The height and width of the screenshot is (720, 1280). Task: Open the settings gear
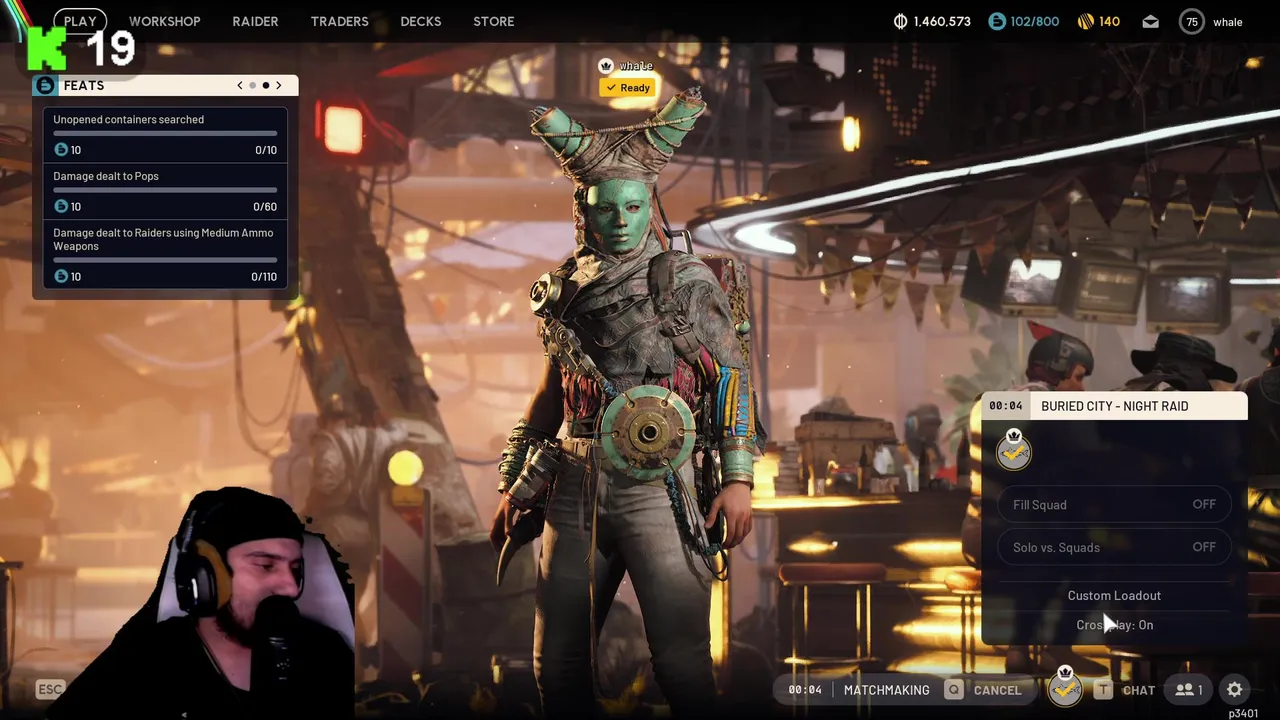tap(1235, 690)
